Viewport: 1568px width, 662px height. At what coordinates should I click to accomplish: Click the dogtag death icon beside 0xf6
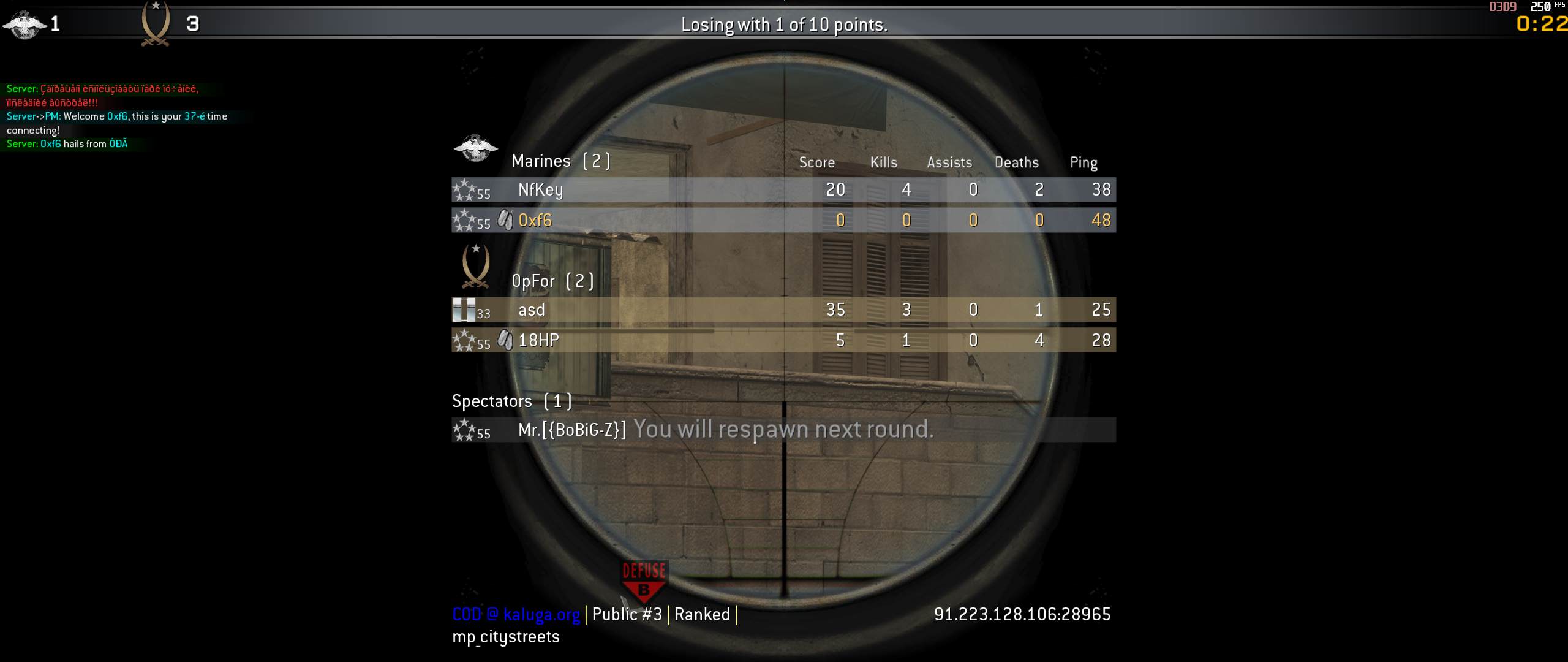coord(505,219)
